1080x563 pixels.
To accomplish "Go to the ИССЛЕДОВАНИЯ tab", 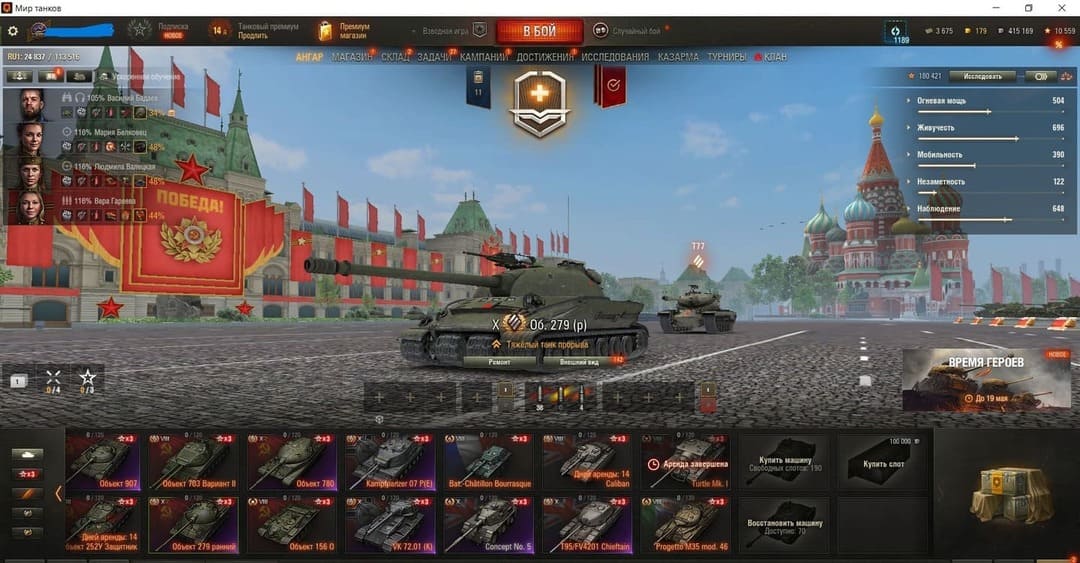I will pos(613,57).
